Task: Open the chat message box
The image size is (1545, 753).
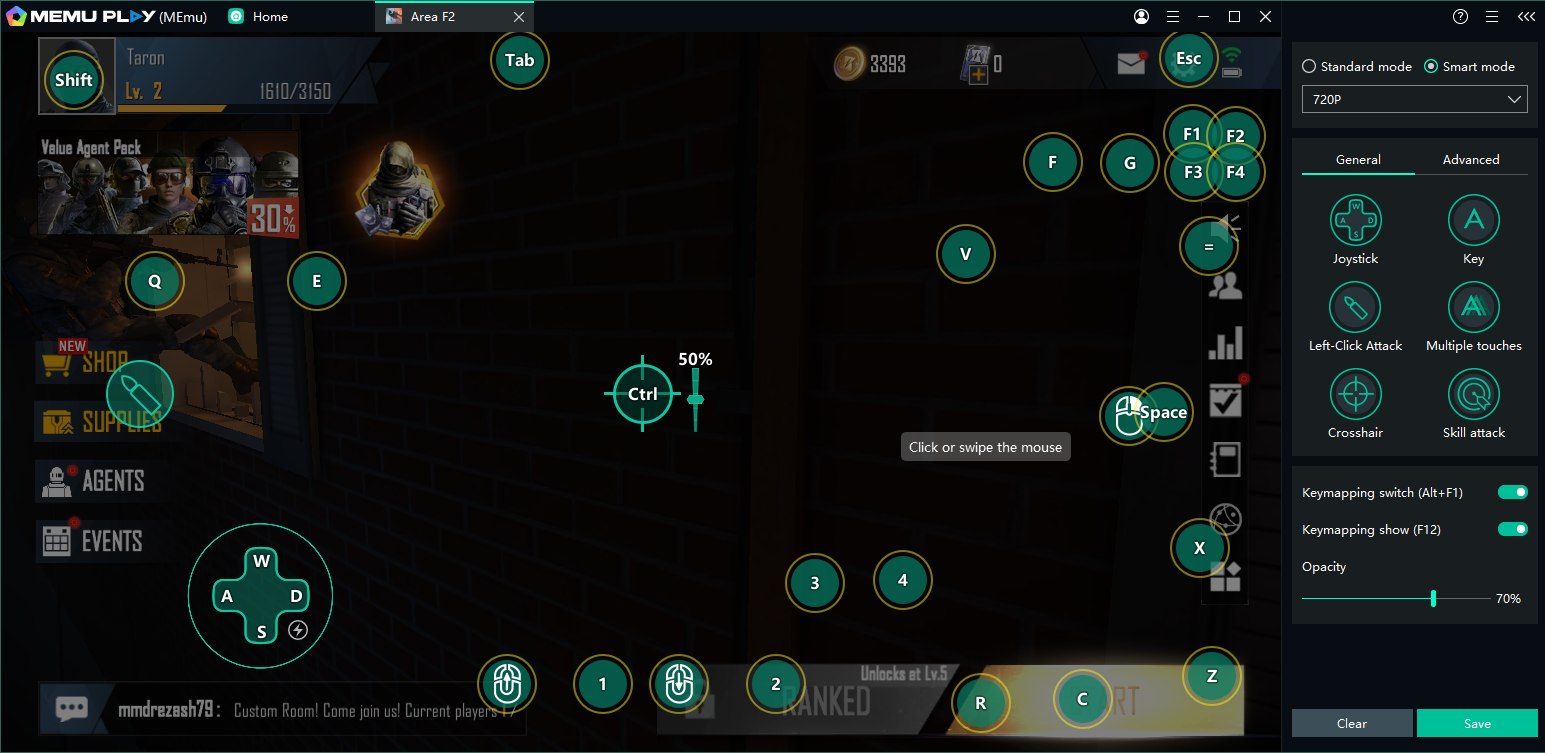Action: [71, 709]
